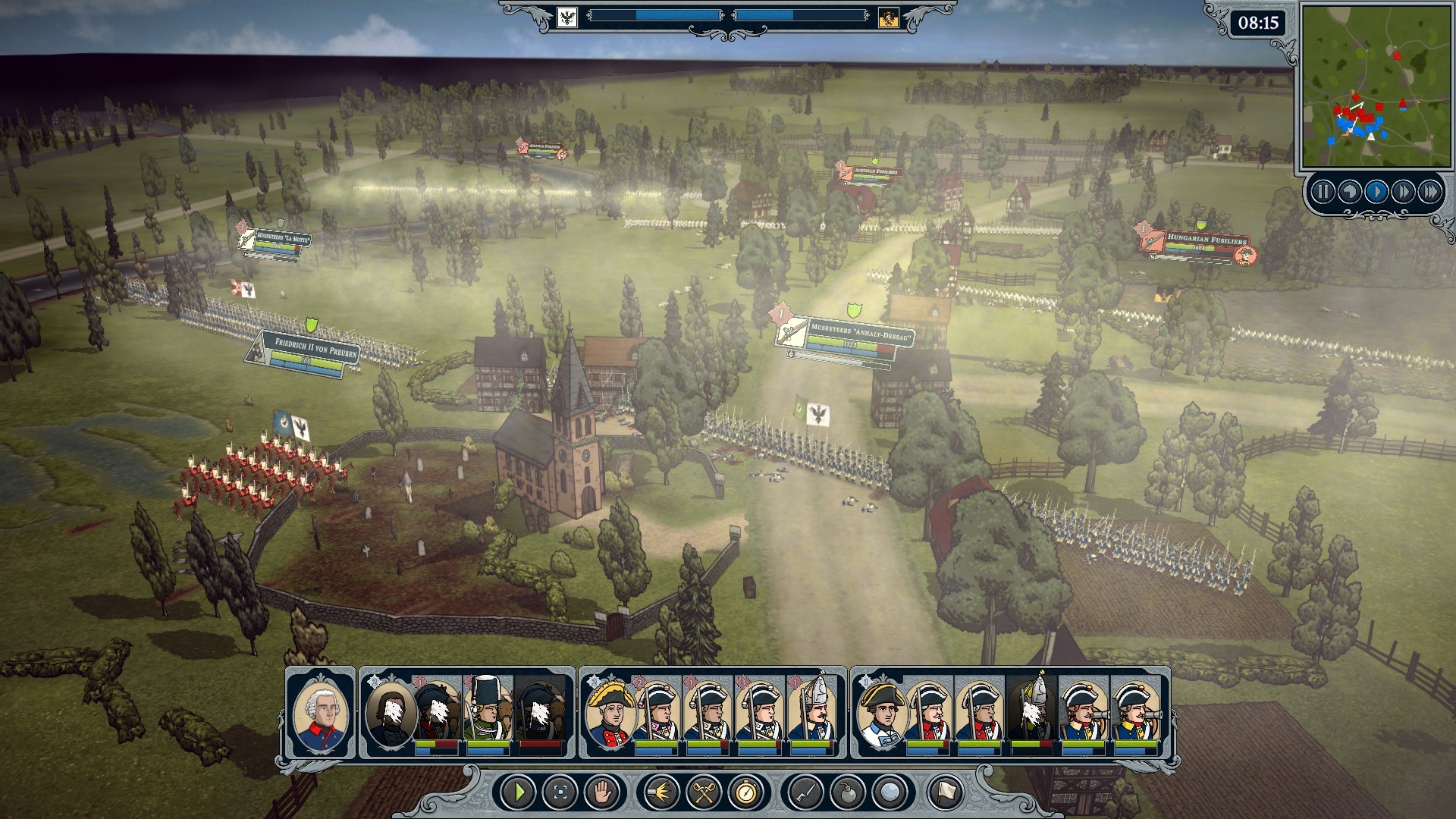Screen dimensions: 1456x819
Task: Click the focus brackets command icon
Action: click(x=561, y=793)
